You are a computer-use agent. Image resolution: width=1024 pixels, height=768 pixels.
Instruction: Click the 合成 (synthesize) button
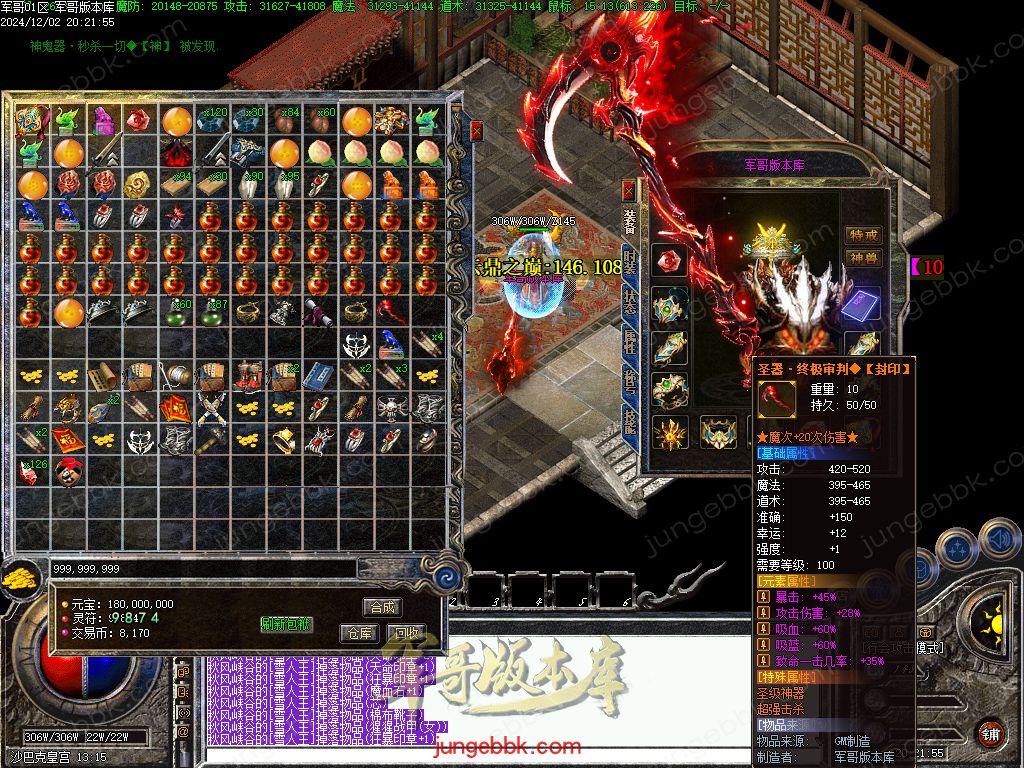click(x=383, y=607)
